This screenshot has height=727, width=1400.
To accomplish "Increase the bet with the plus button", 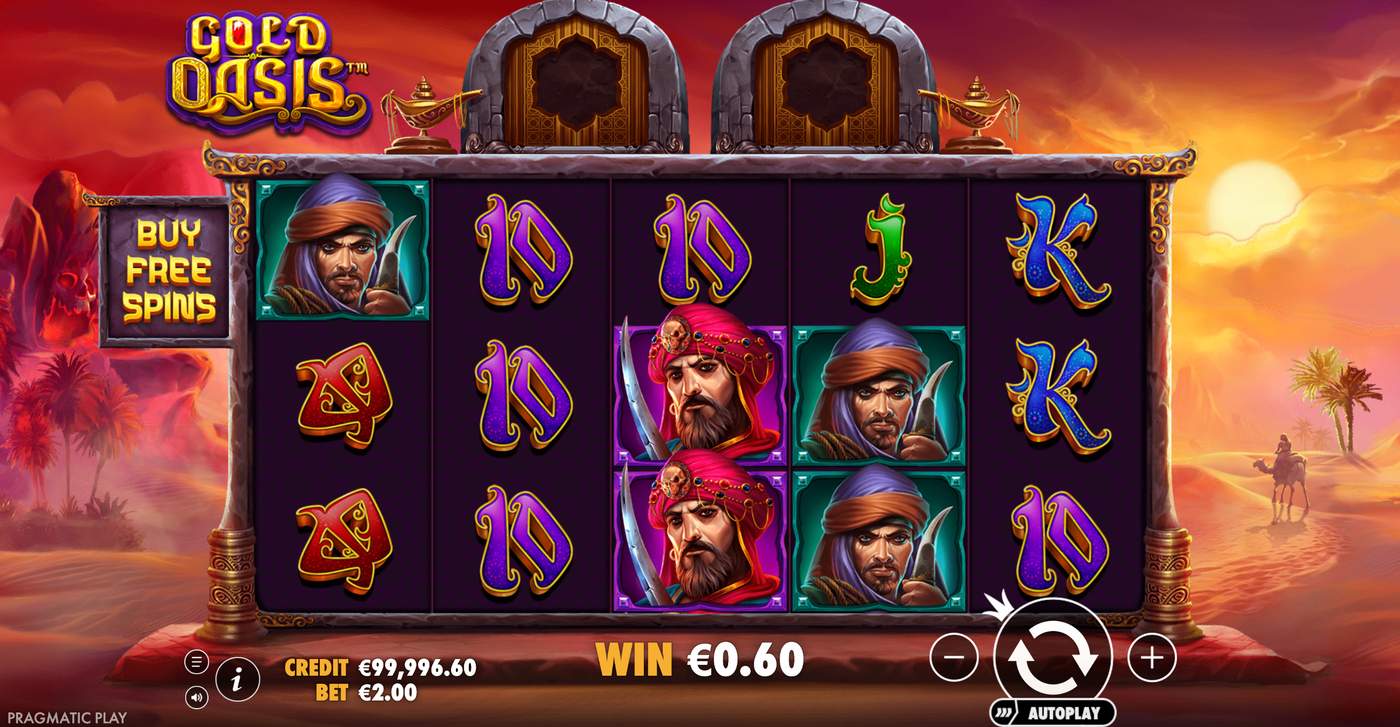I will [x=1150, y=659].
